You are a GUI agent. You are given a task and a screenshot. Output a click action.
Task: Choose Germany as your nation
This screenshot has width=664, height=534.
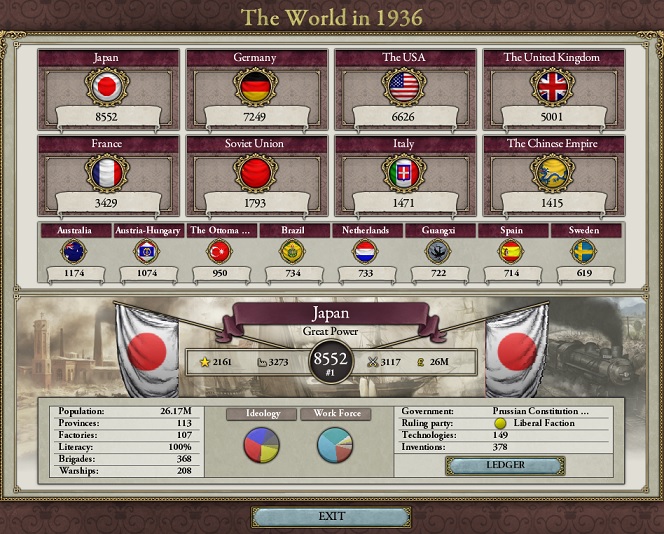tap(254, 89)
